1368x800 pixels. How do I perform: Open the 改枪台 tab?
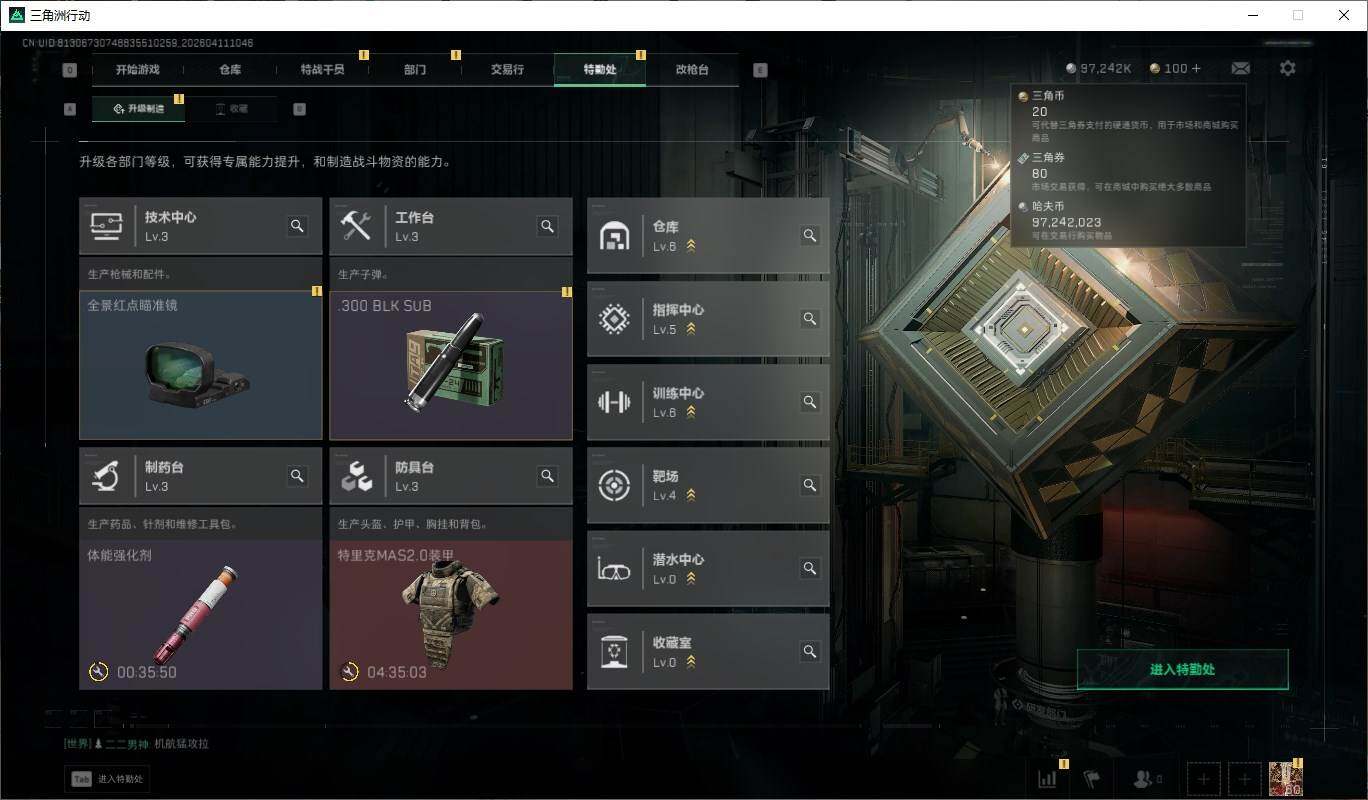pyautogui.click(x=692, y=70)
